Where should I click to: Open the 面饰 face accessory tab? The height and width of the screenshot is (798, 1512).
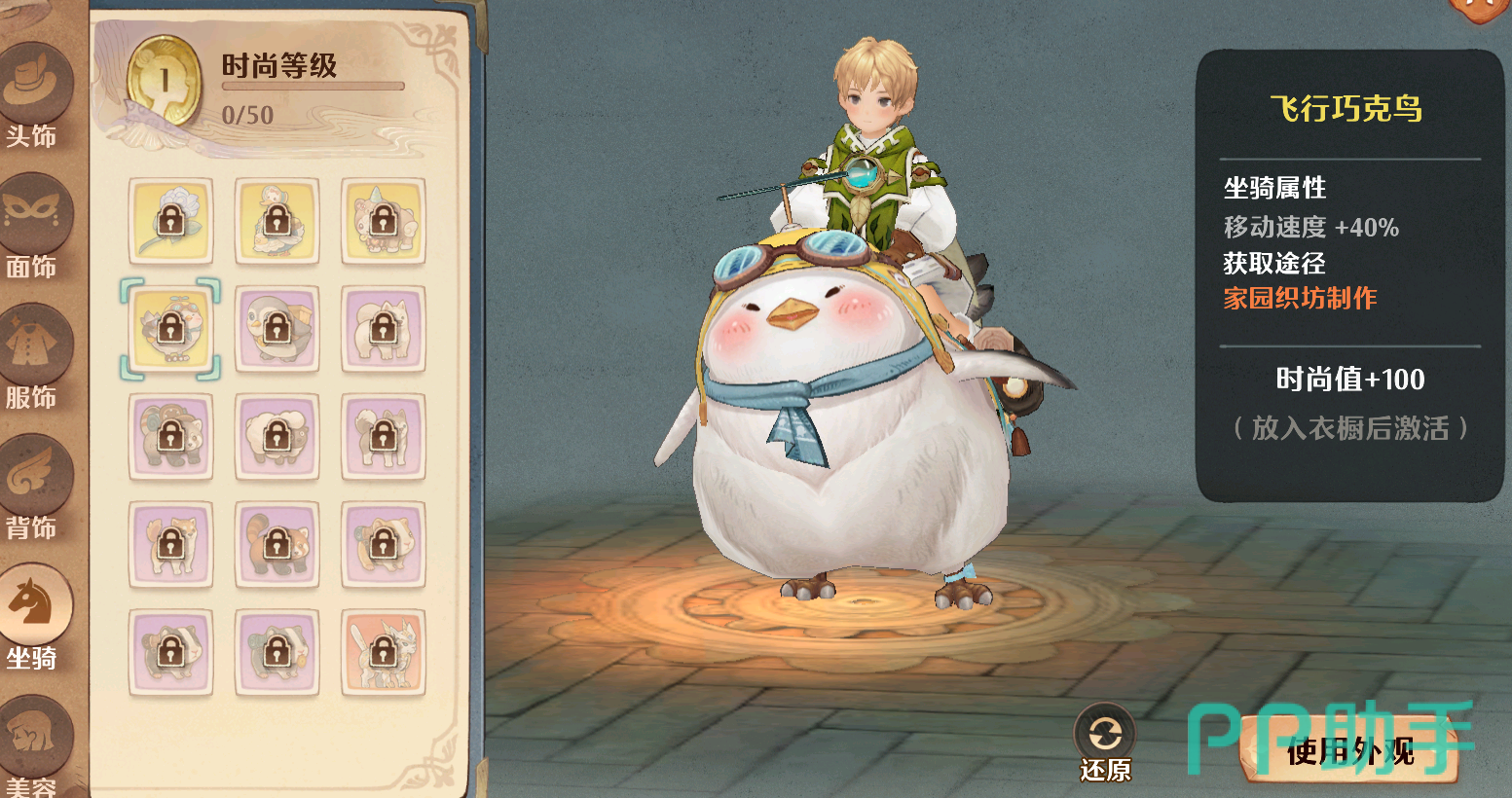click(x=37, y=226)
